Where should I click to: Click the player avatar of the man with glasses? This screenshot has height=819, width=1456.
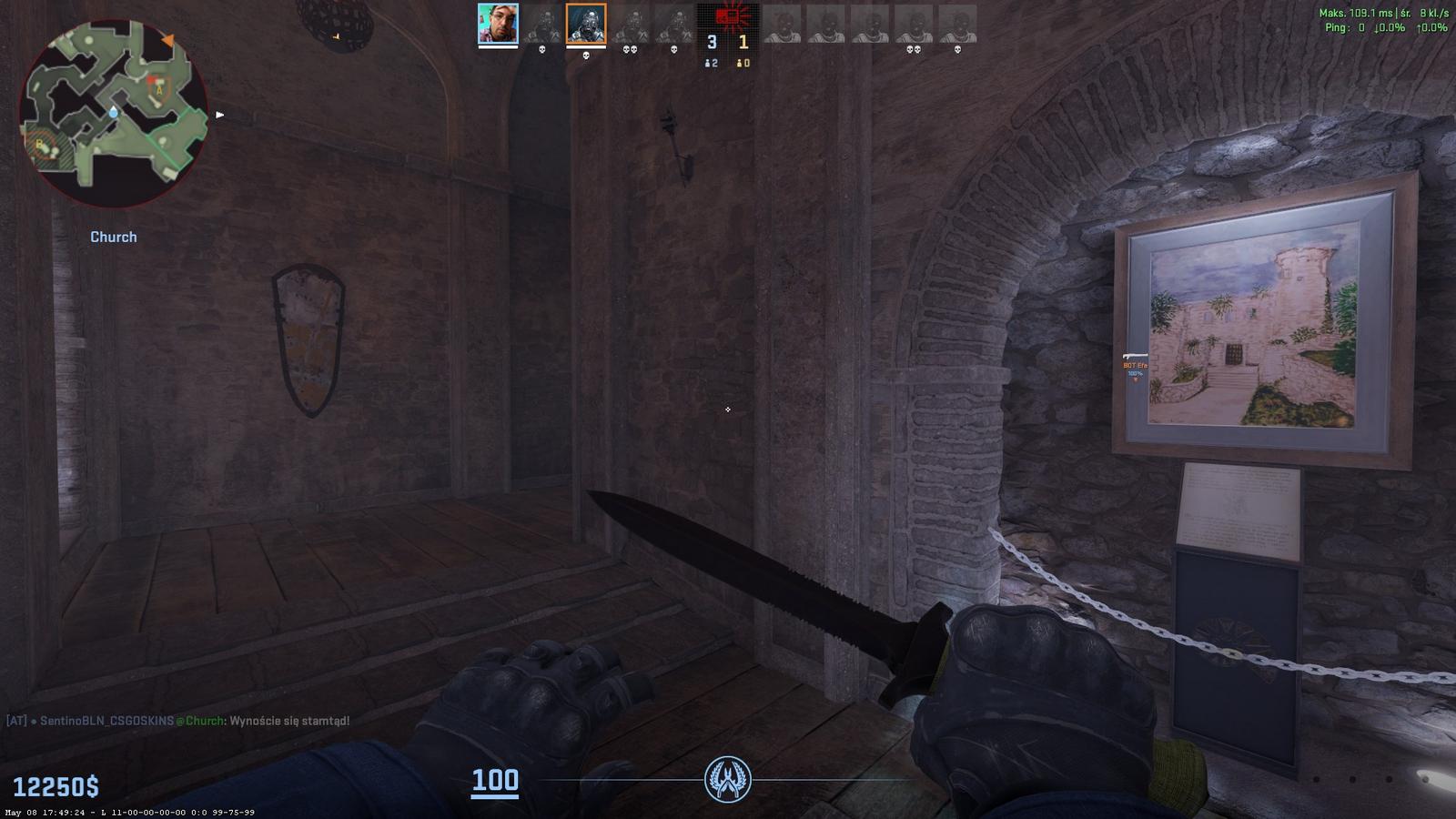[x=498, y=24]
